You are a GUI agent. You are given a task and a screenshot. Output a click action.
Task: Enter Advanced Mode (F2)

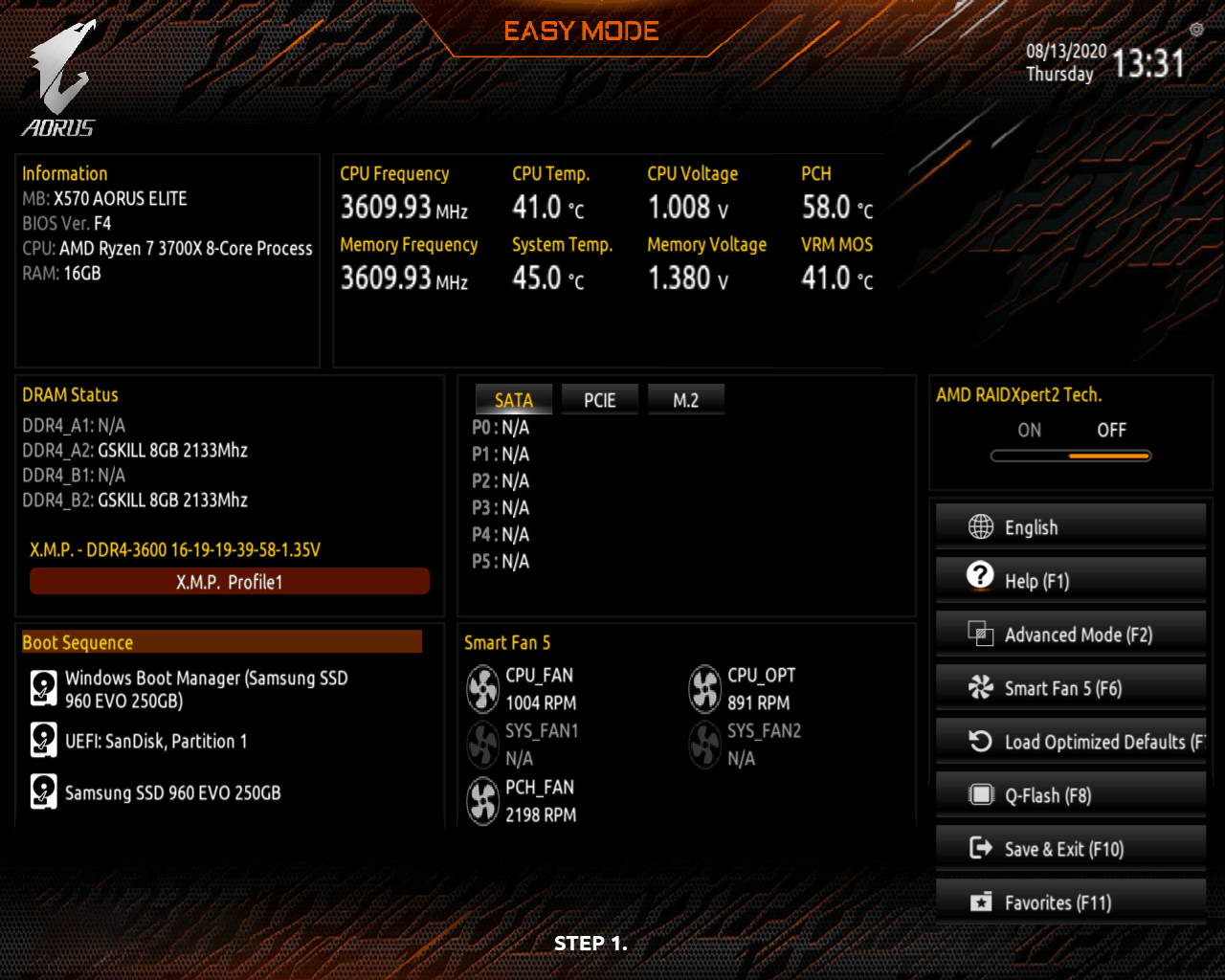pos(1070,635)
